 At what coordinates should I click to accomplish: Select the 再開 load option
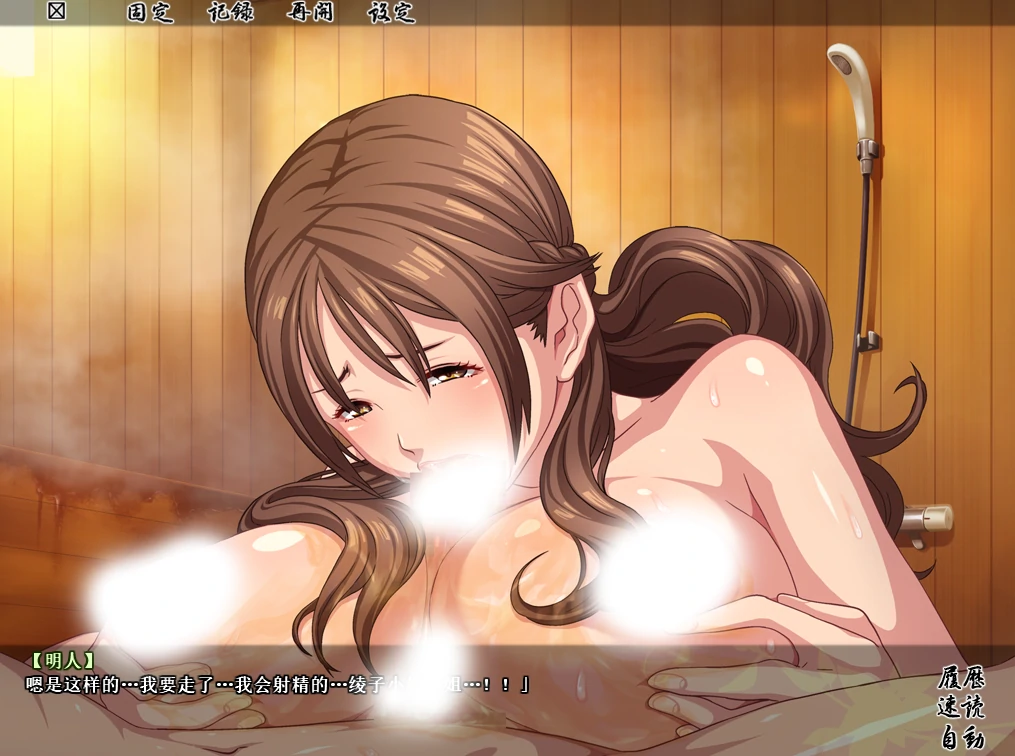pos(311,13)
